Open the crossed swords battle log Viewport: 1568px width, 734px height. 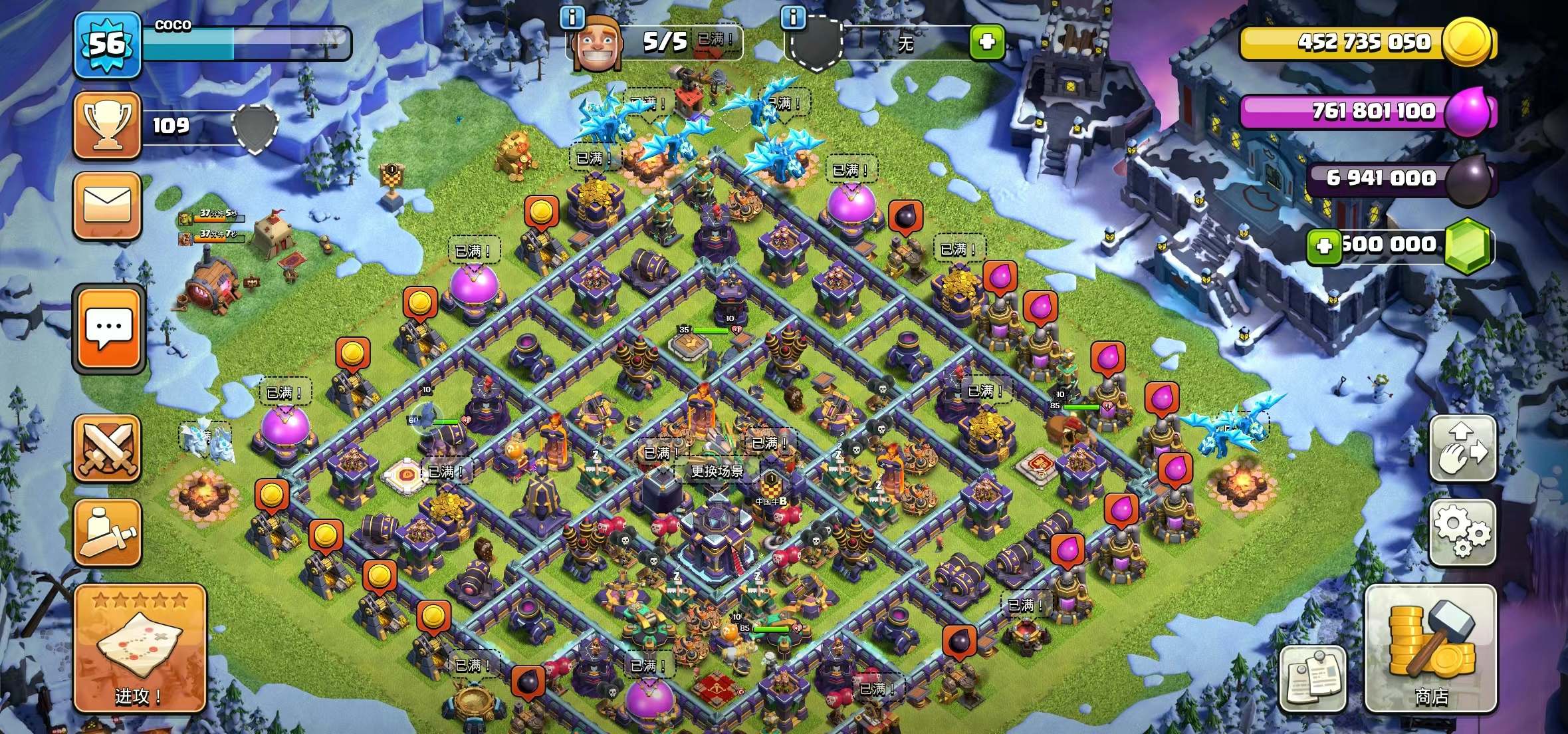pyautogui.click(x=108, y=448)
